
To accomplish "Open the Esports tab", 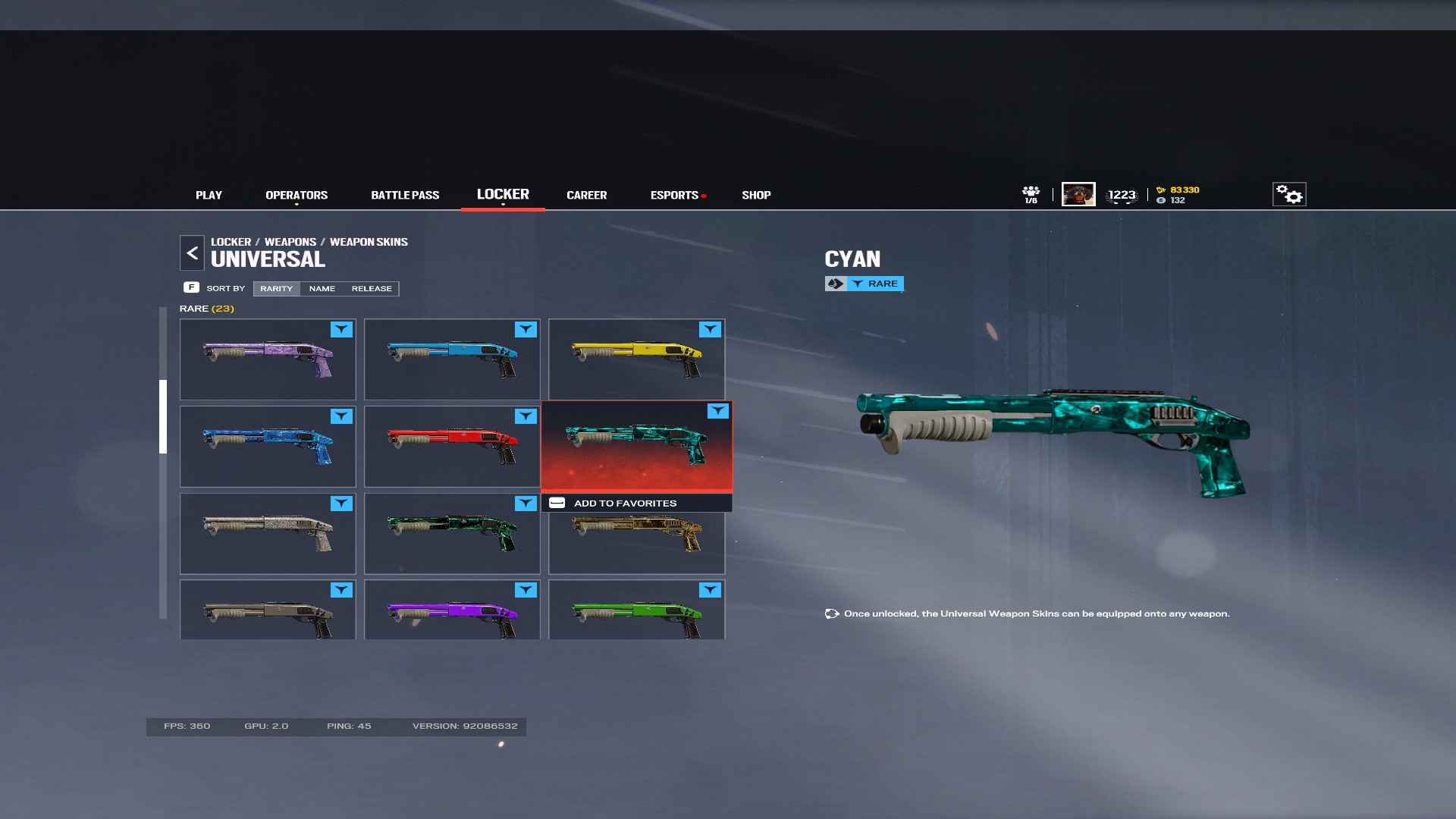I will click(674, 195).
